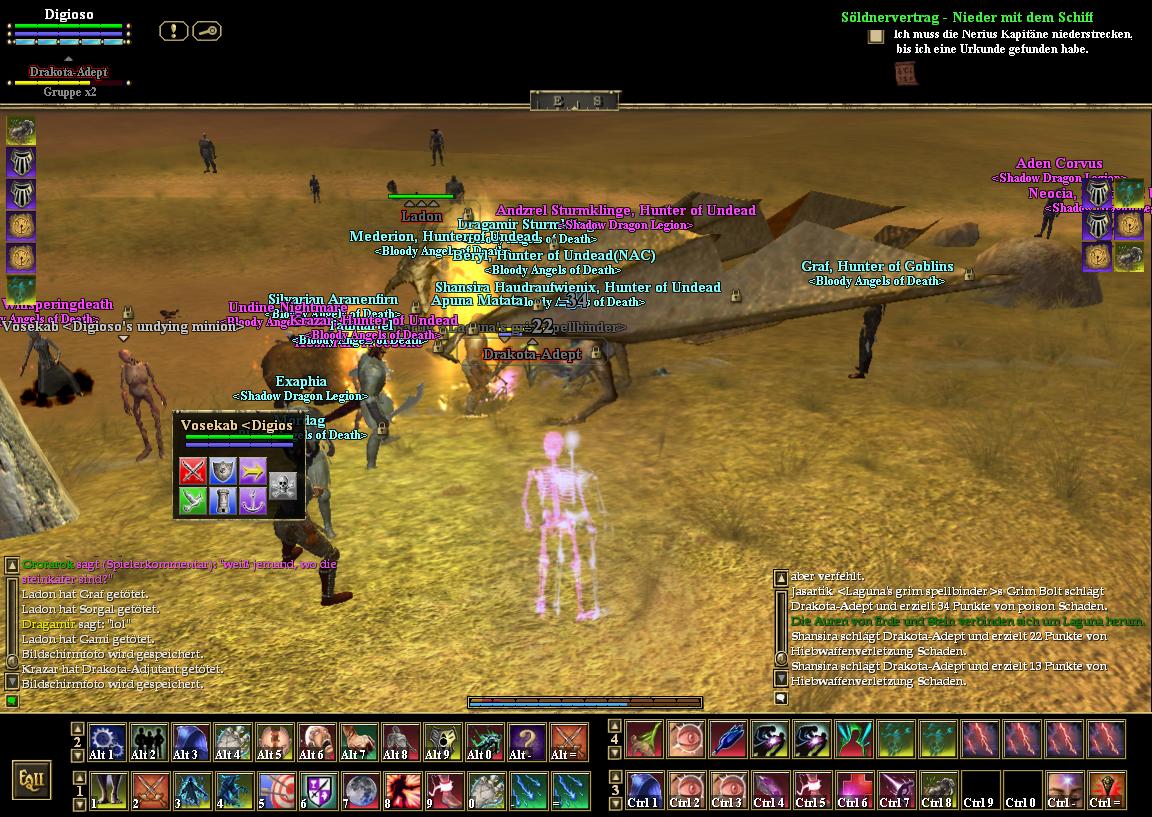Viewport: 1152px width, 817px height.
Task: Use the gears ability on Alt 1
Action: (x=107, y=743)
